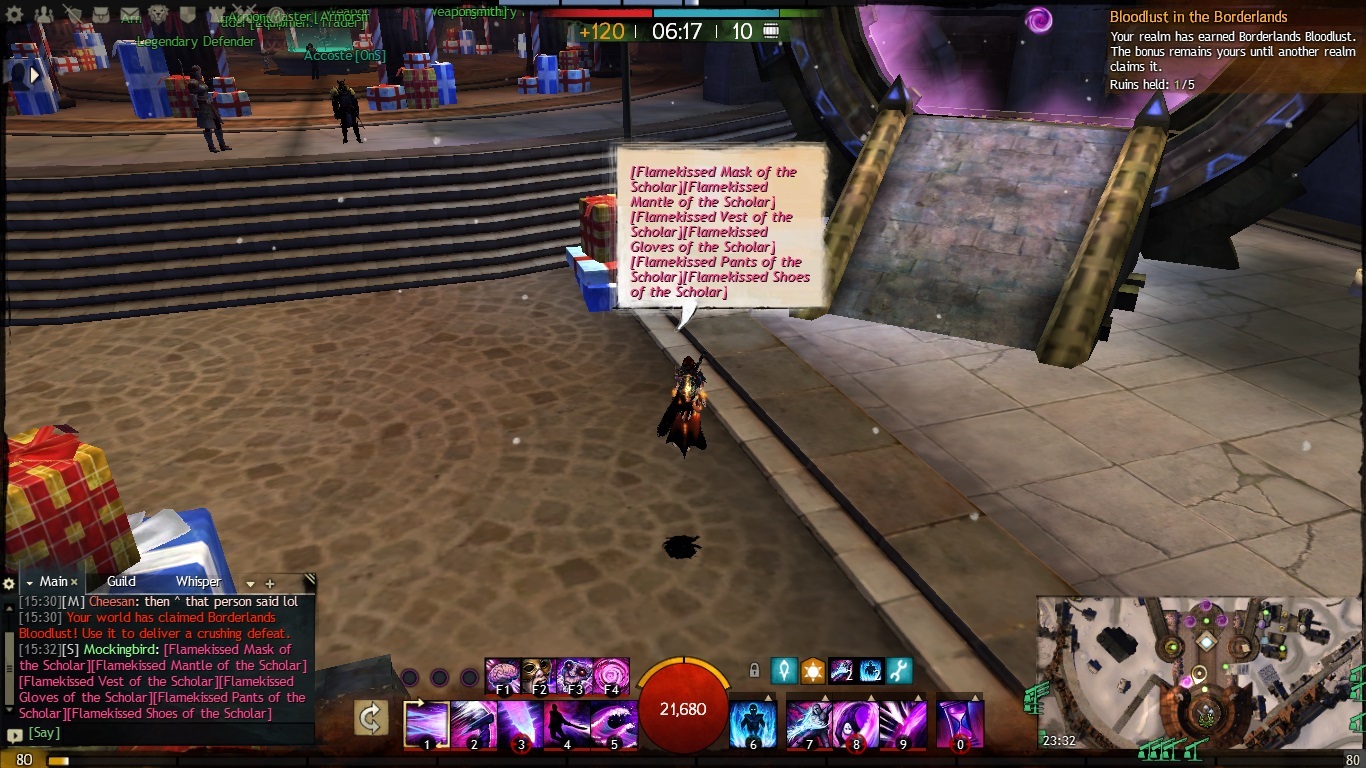Add a new chat tab with plus
Screen dimensions: 1366x768
click(x=269, y=583)
